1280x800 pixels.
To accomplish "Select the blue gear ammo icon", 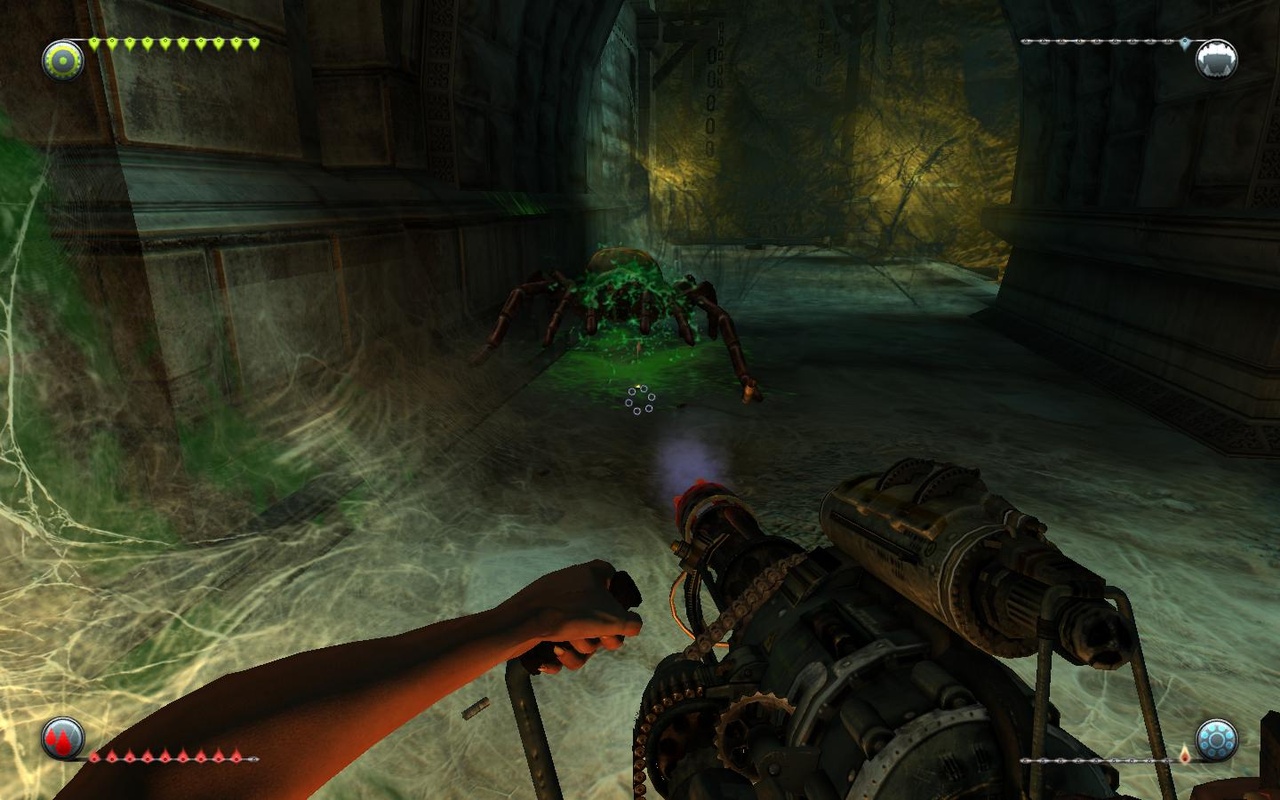I will [x=1216, y=740].
